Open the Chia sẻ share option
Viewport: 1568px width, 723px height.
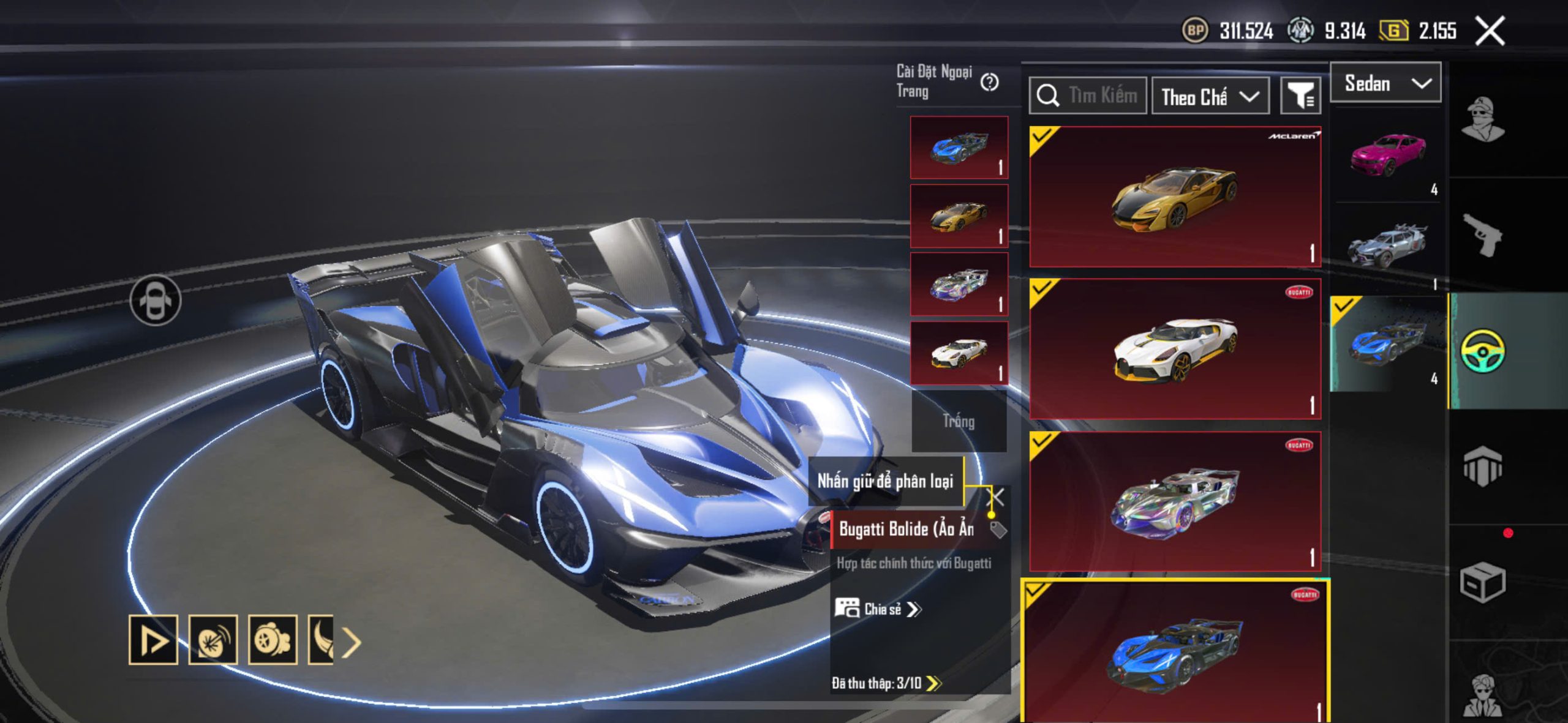(877, 609)
